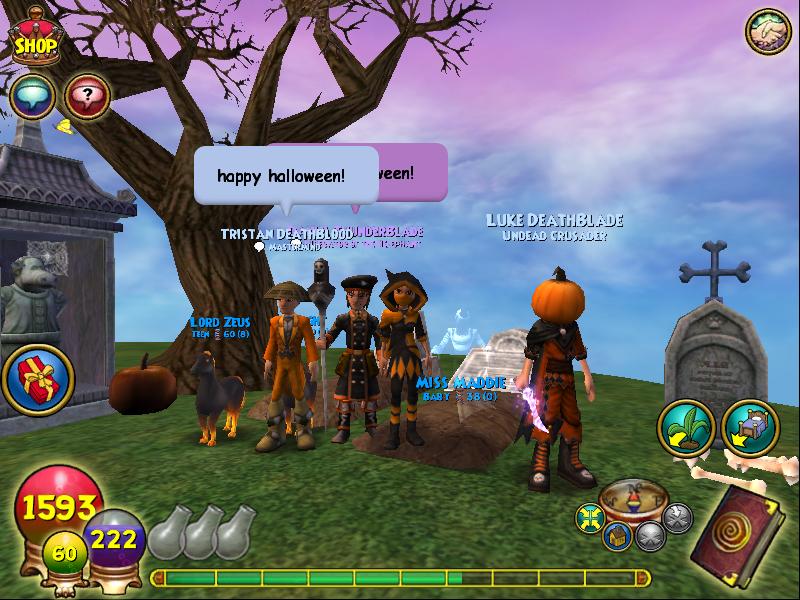This screenshot has height=600, width=800.
Task: Select the place furniture bed button
Action: pos(749,427)
